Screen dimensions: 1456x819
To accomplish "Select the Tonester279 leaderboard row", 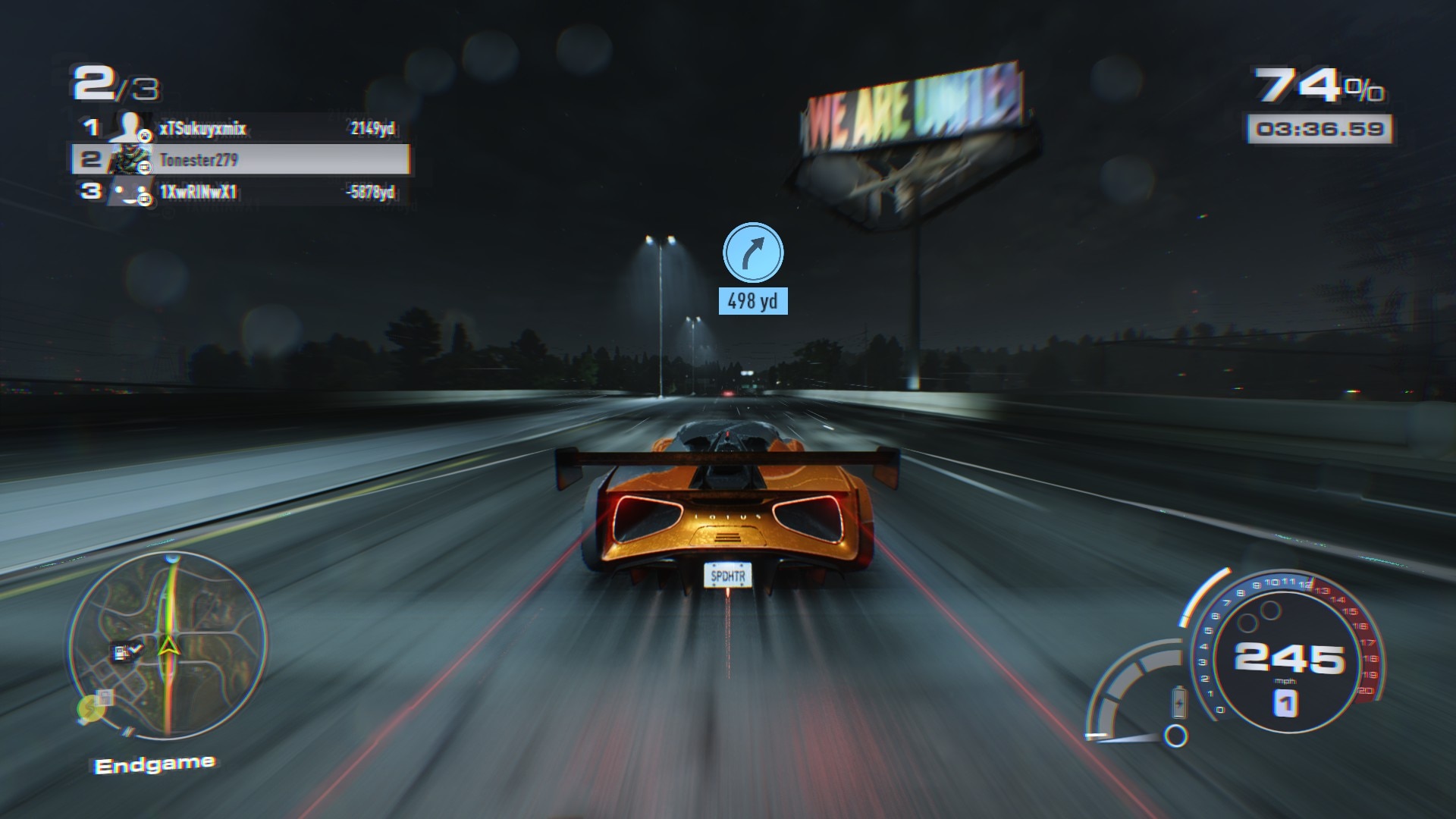I will 241,160.
